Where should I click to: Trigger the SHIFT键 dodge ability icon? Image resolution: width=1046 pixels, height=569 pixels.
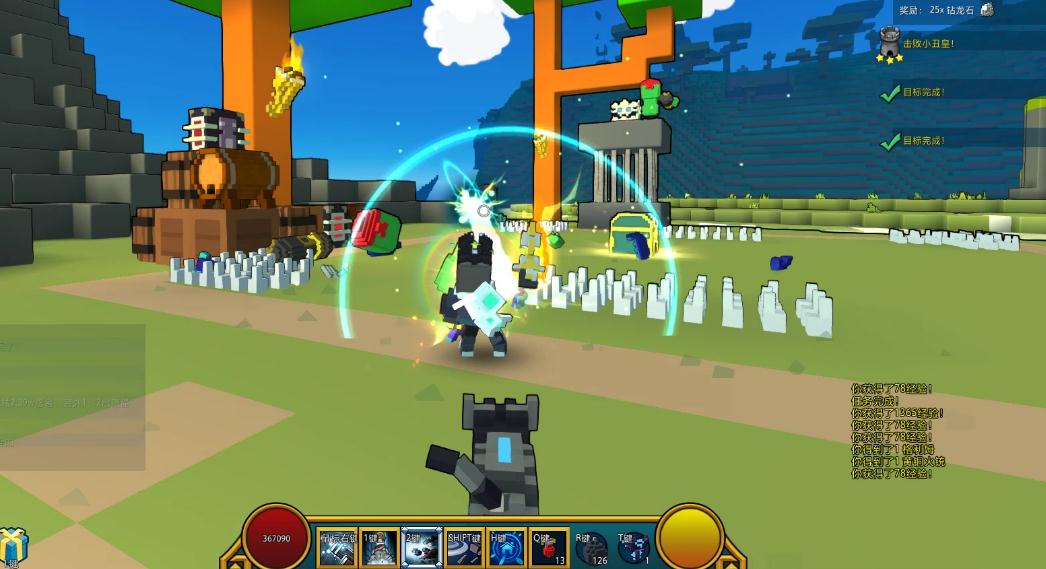click(465, 548)
